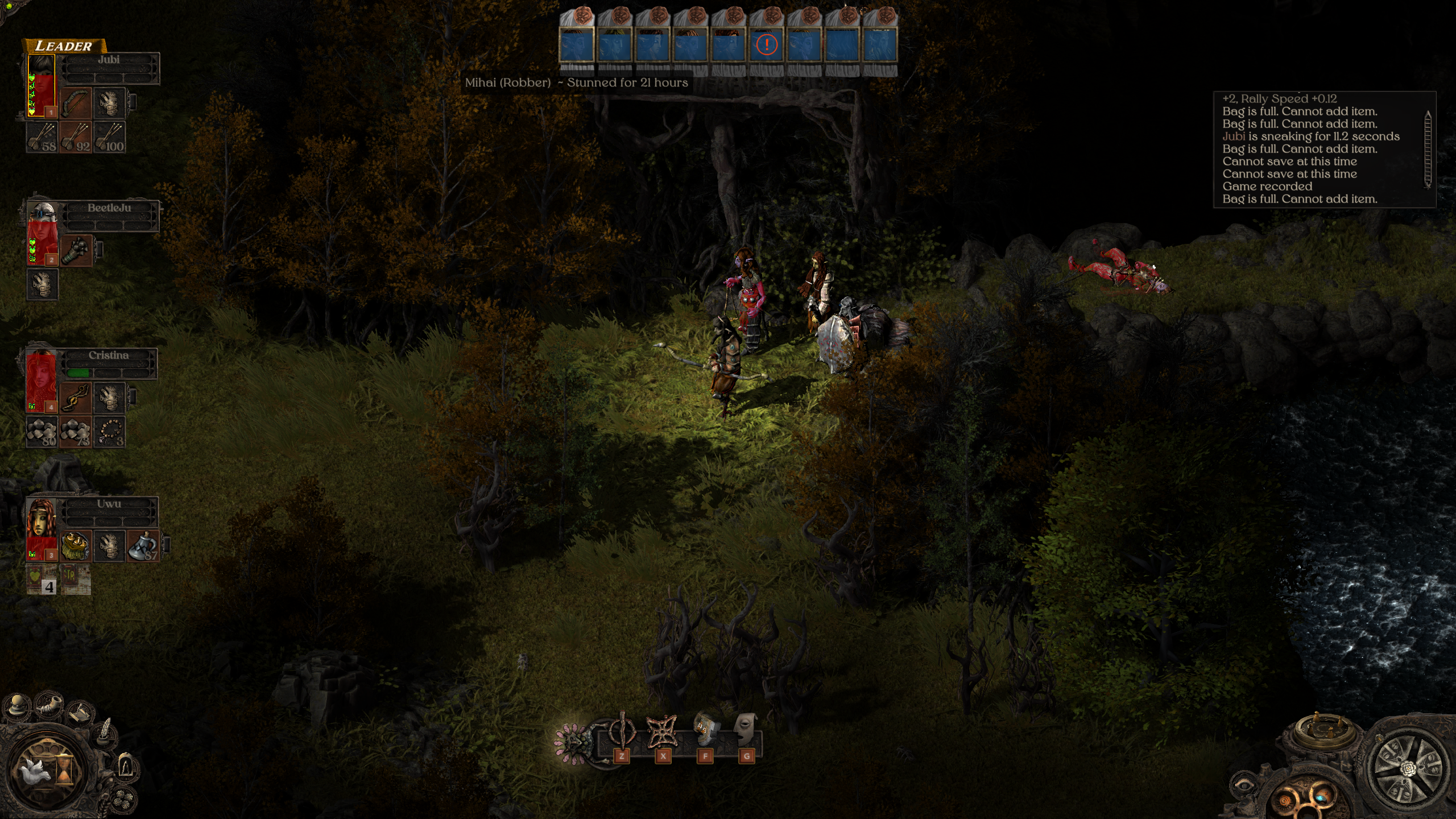Pick BeetleJu's mace weapon slot
Screen dimensions: 1456x819
click(76, 250)
